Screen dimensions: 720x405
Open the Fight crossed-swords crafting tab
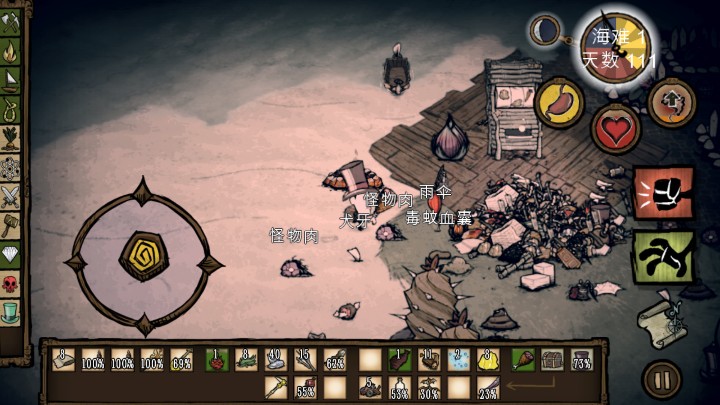[x=12, y=195]
